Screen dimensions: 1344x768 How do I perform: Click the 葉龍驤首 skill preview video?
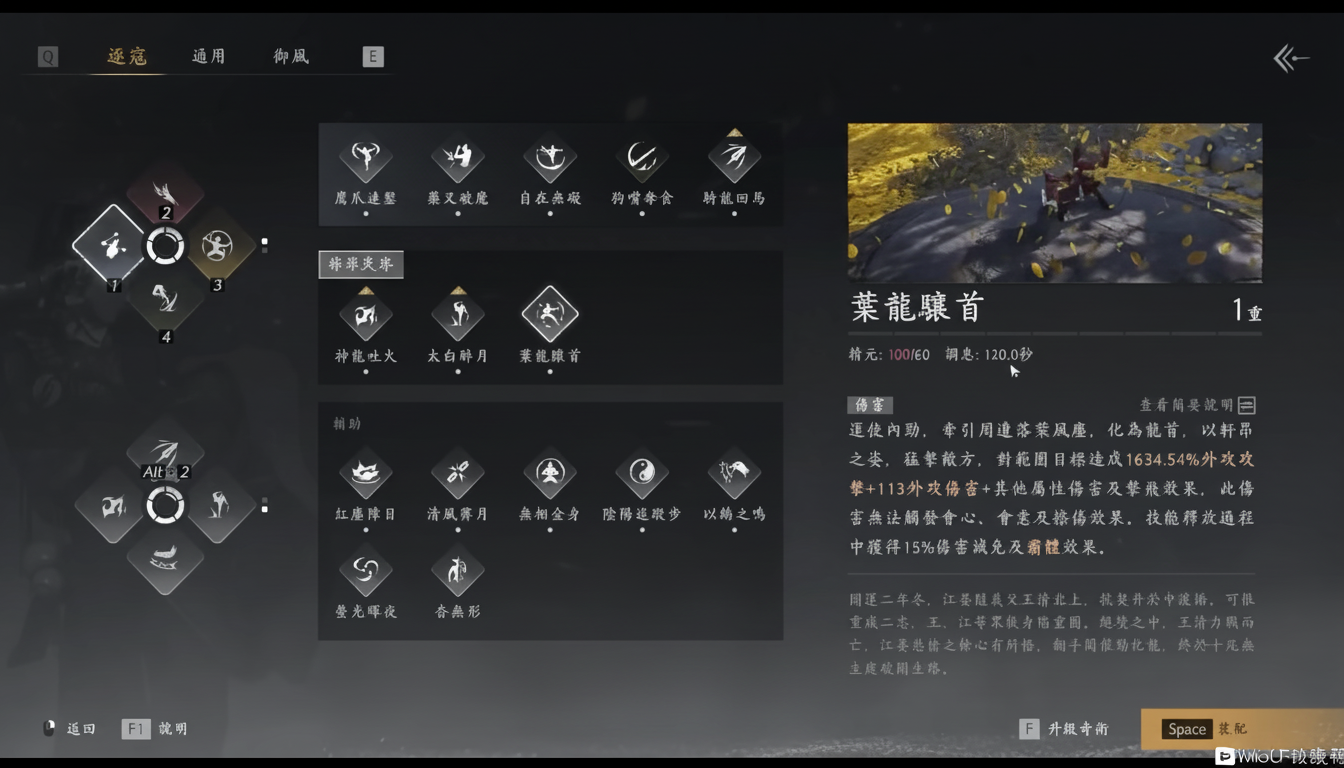tap(1054, 202)
